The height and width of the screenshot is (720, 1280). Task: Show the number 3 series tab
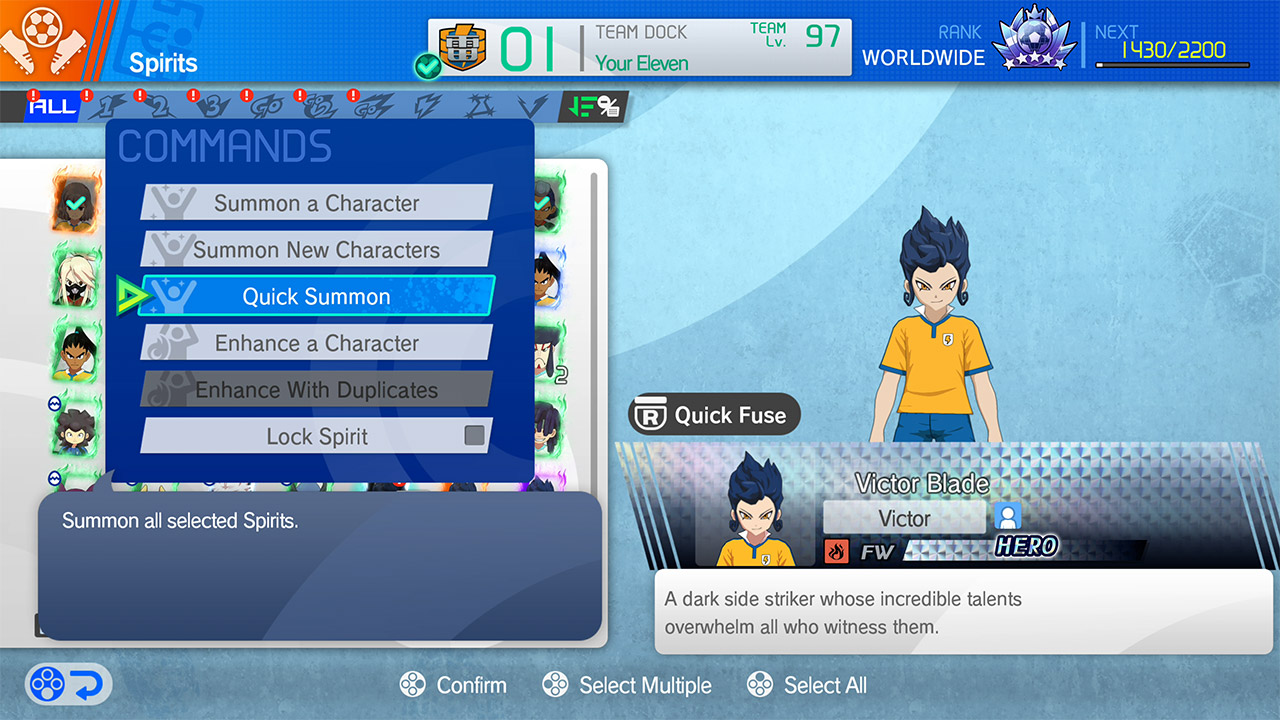(213, 106)
